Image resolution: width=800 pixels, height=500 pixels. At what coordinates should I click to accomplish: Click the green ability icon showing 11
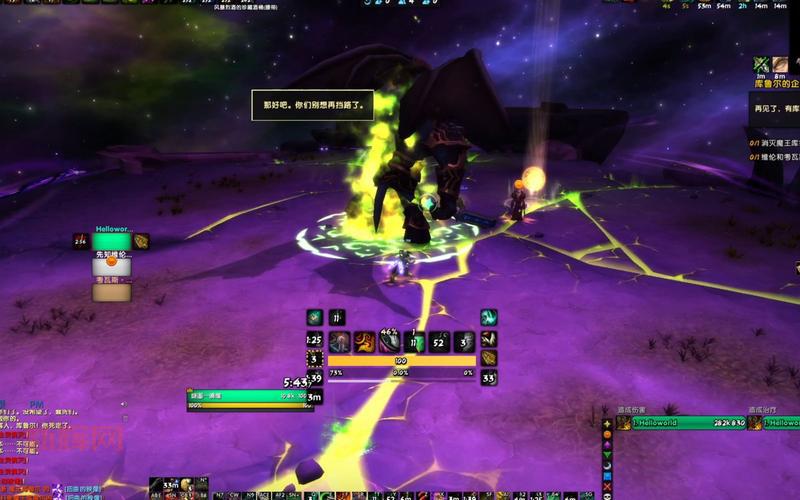415,342
